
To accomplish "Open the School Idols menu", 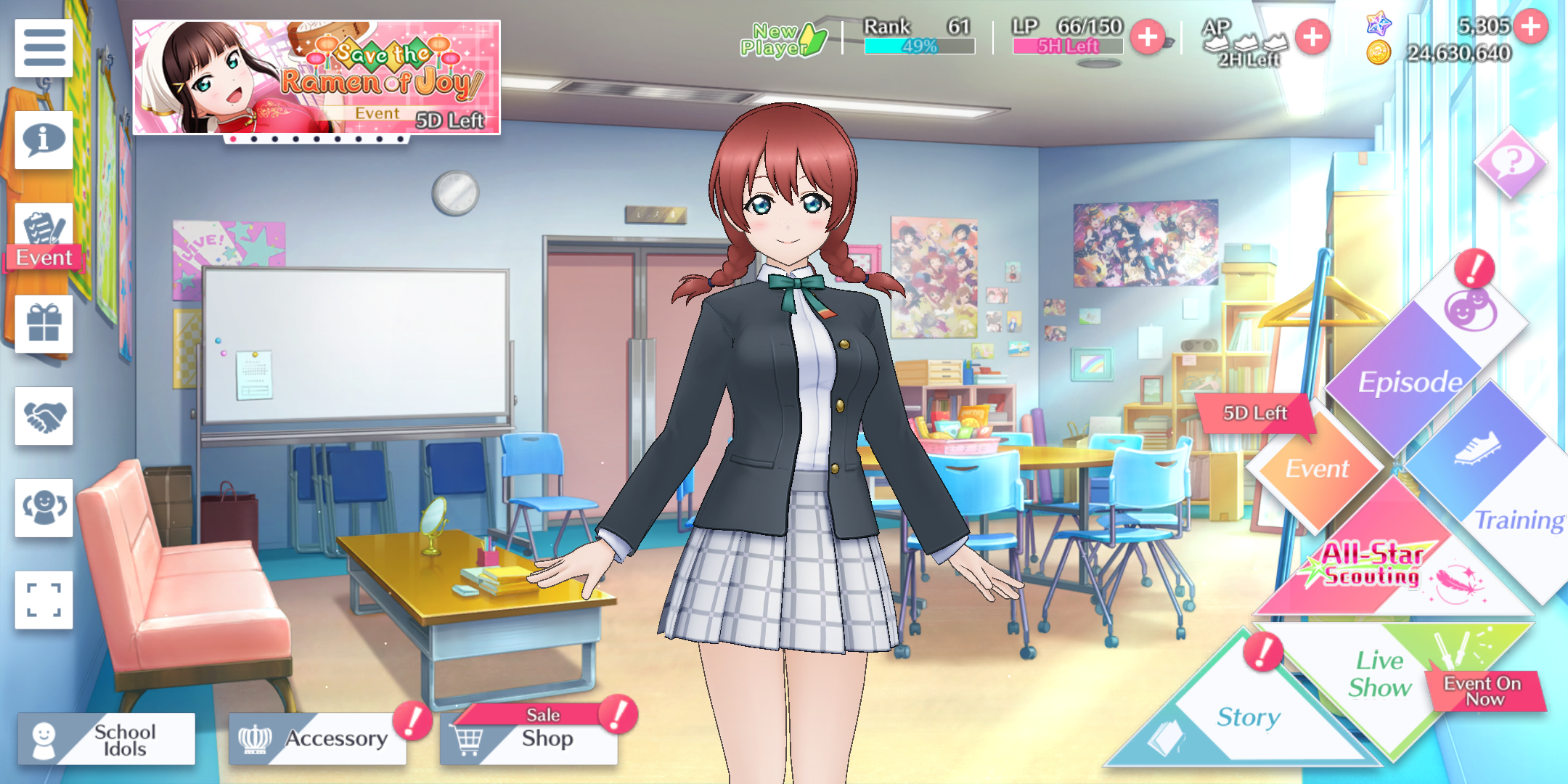I will click(x=107, y=739).
